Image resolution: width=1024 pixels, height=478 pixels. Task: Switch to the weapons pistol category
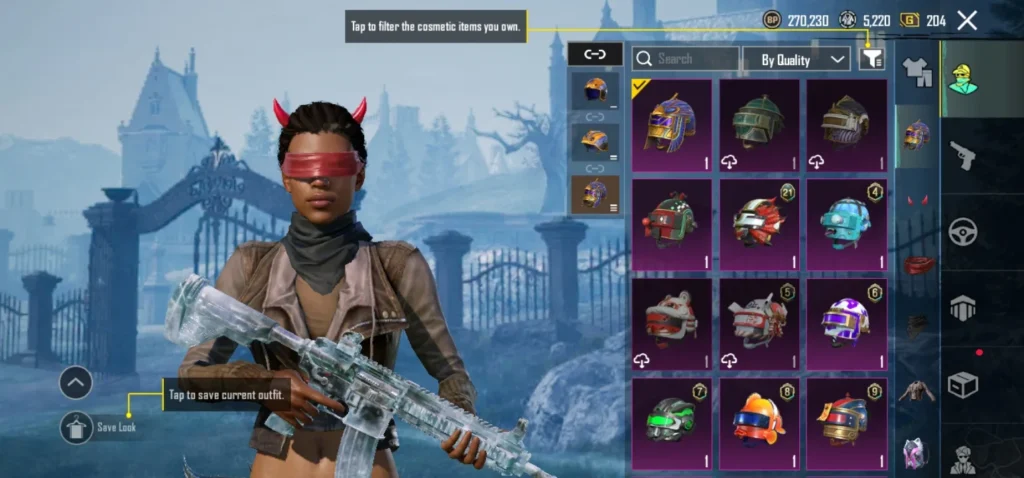(x=963, y=155)
